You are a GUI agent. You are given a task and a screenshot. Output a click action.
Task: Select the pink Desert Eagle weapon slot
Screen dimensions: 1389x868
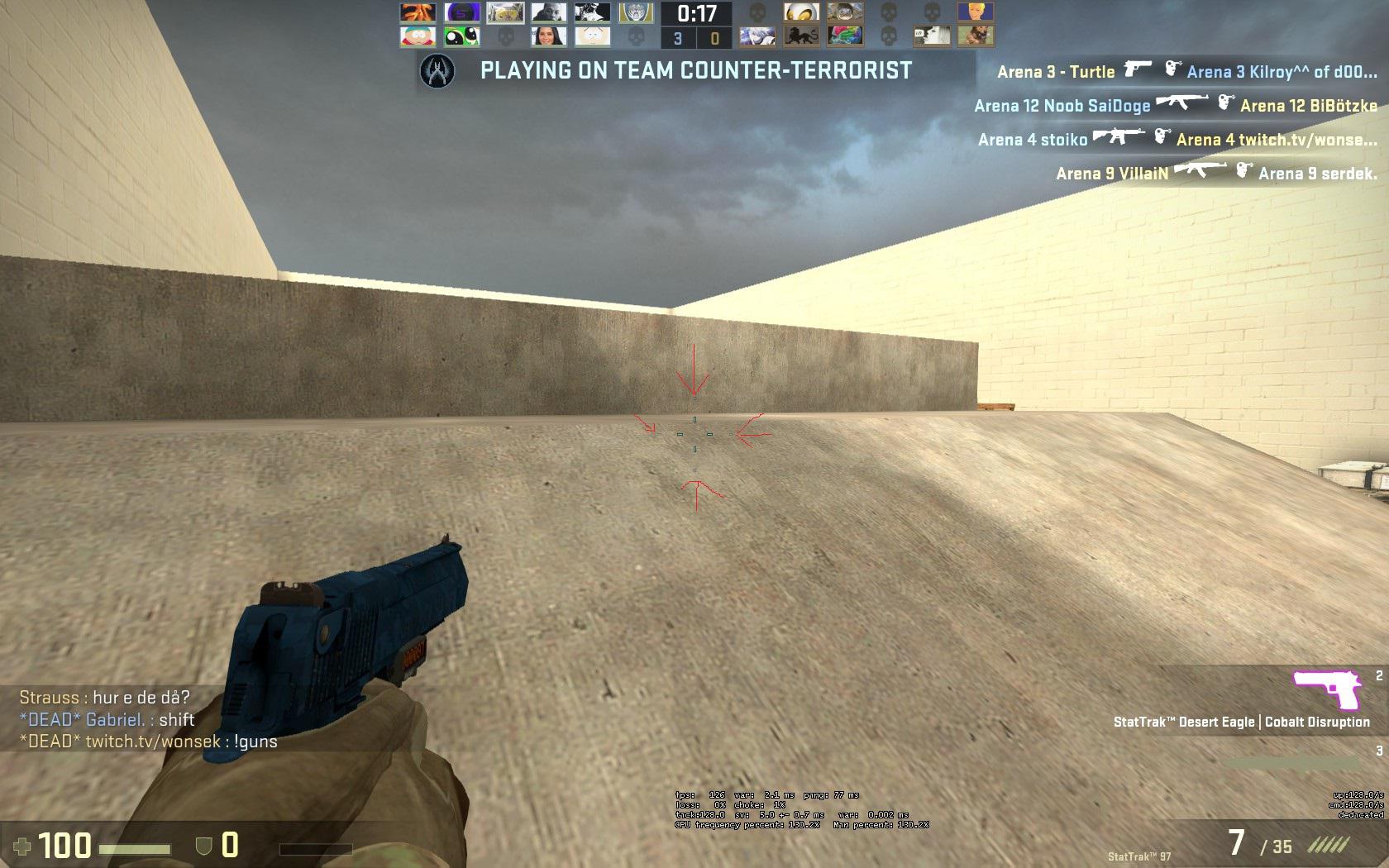click(1326, 691)
